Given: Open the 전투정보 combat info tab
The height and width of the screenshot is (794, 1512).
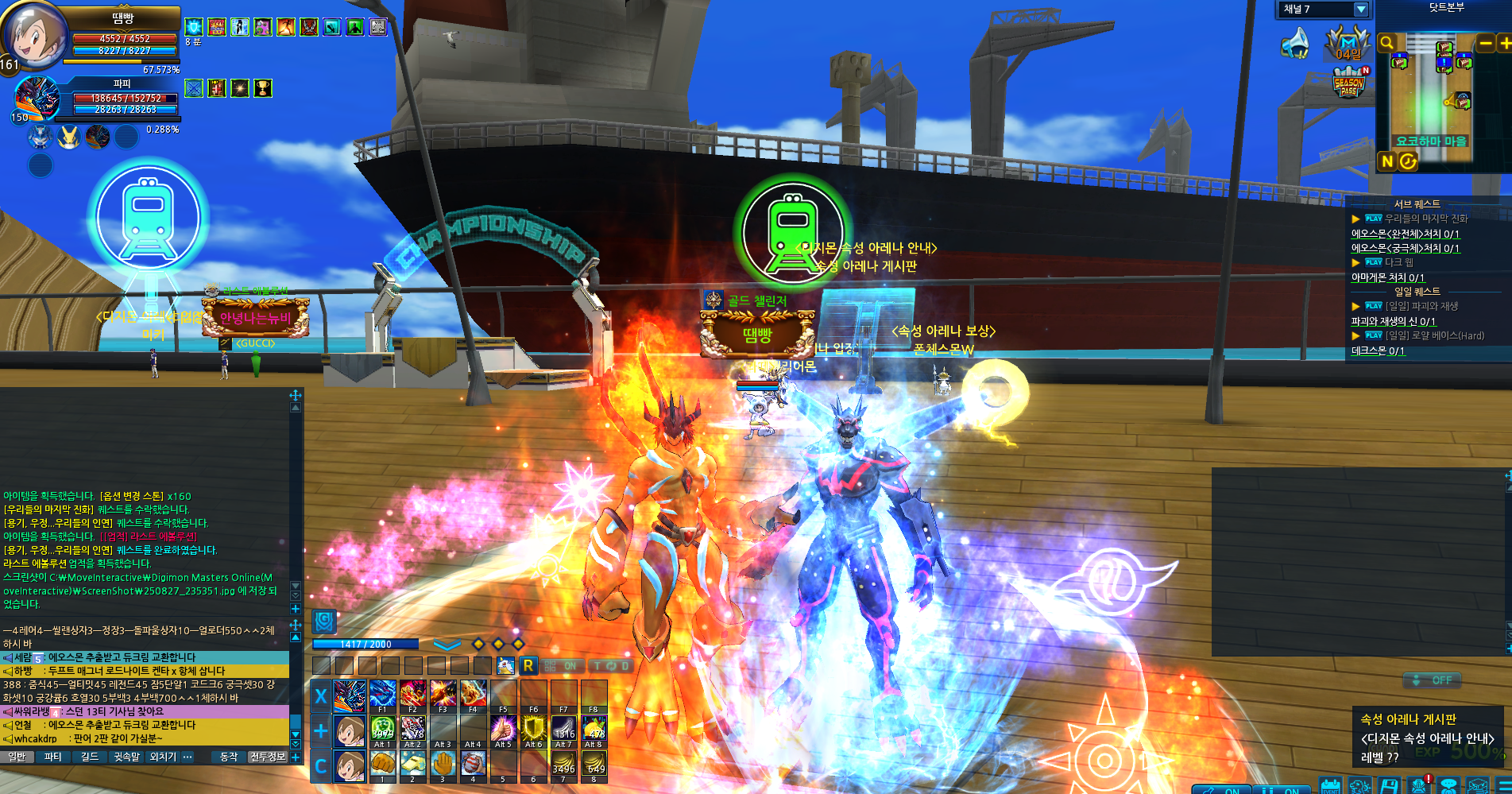Looking at the screenshot, I should coord(267,757).
